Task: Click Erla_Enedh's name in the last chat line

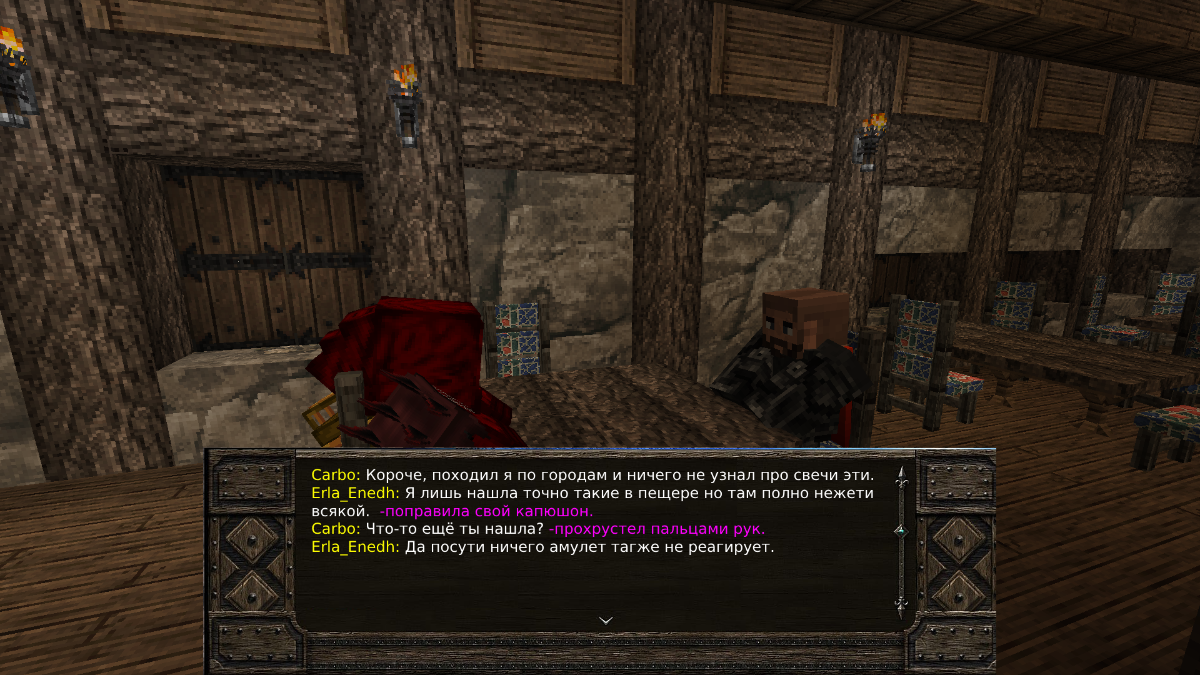Action: tap(355, 547)
